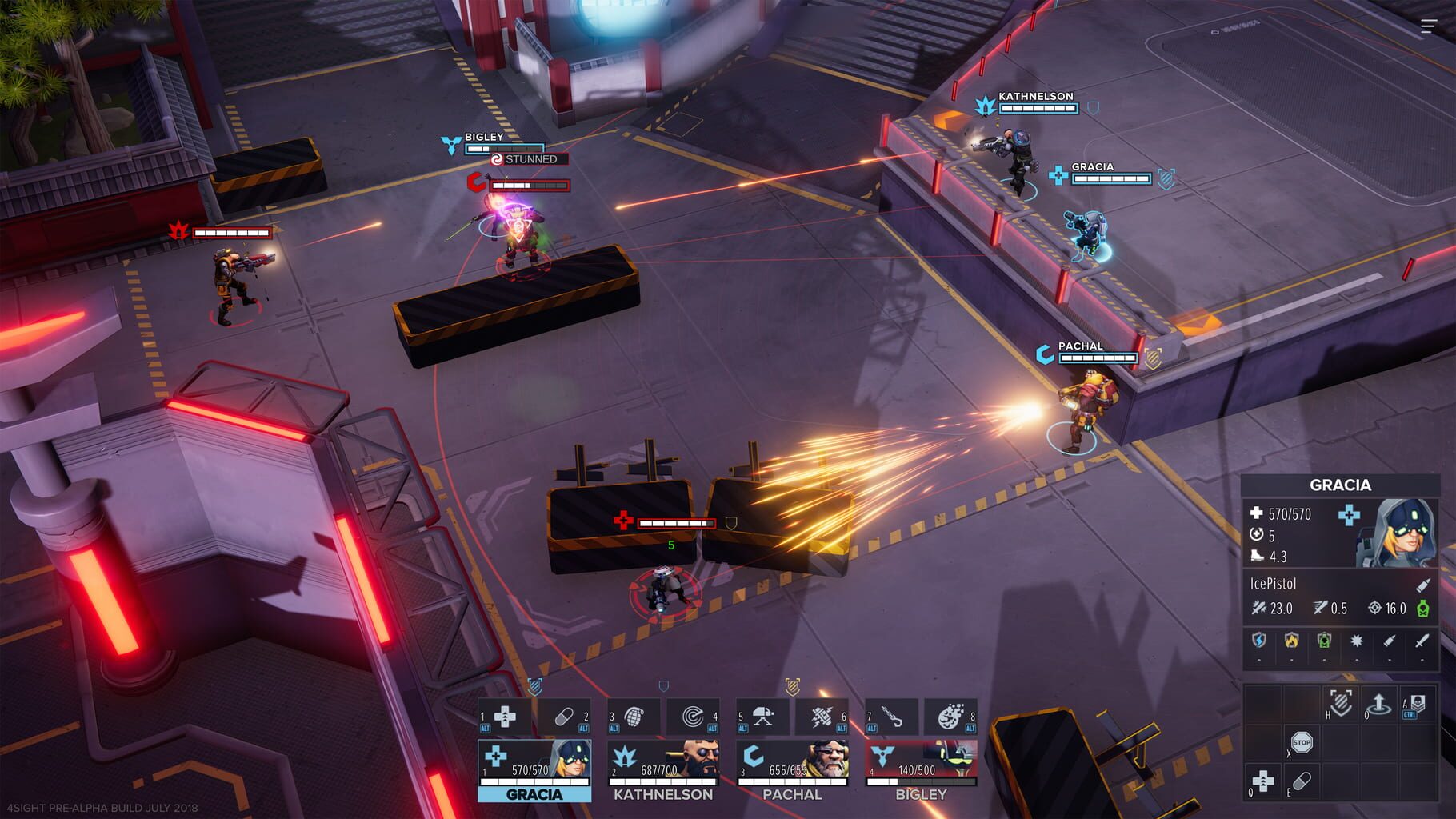The image size is (1456, 819).
Task: Click the Q heal command in grid
Action: 1263,781
